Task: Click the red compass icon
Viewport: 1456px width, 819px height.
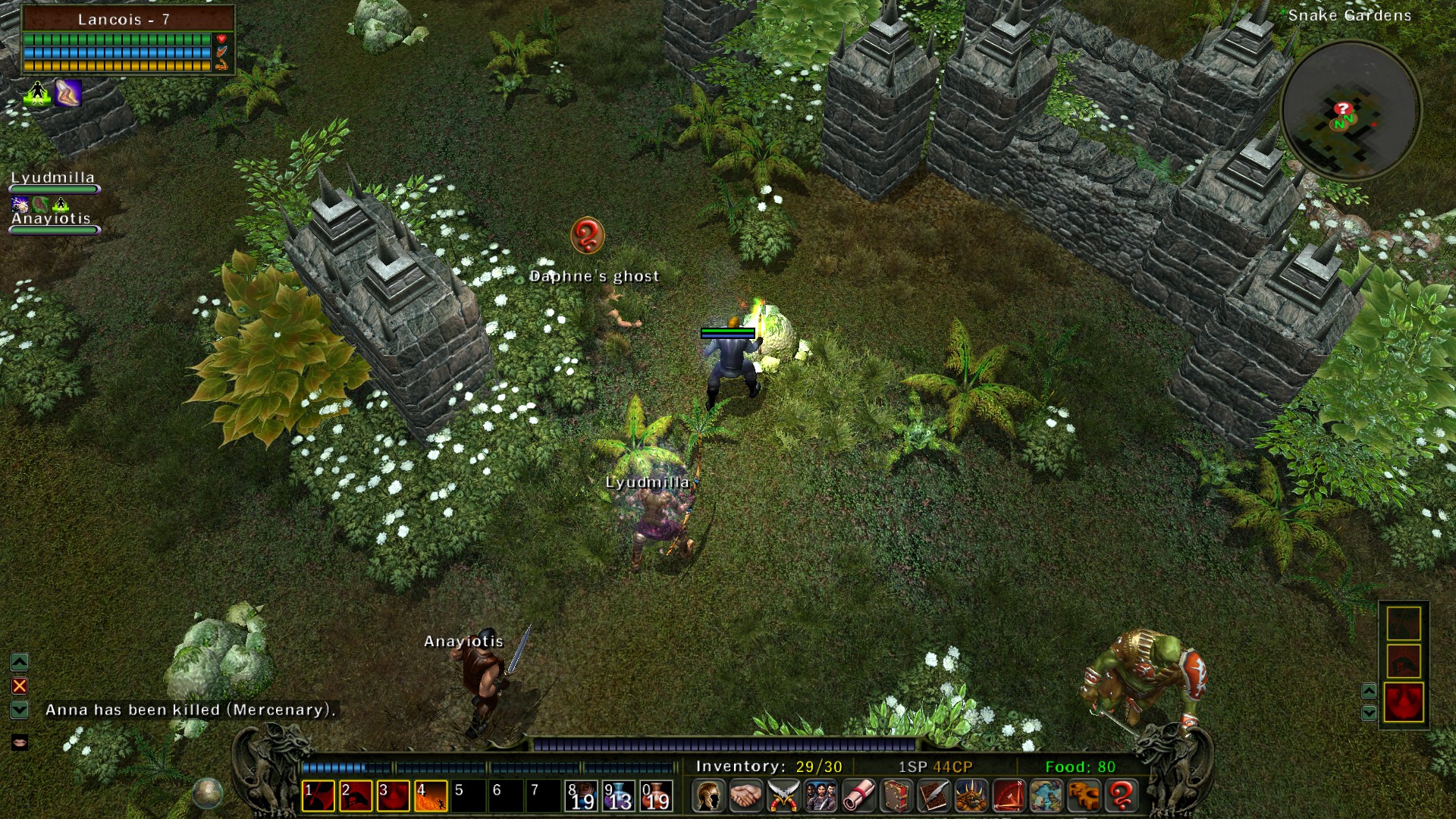Action: (x=1009, y=795)
